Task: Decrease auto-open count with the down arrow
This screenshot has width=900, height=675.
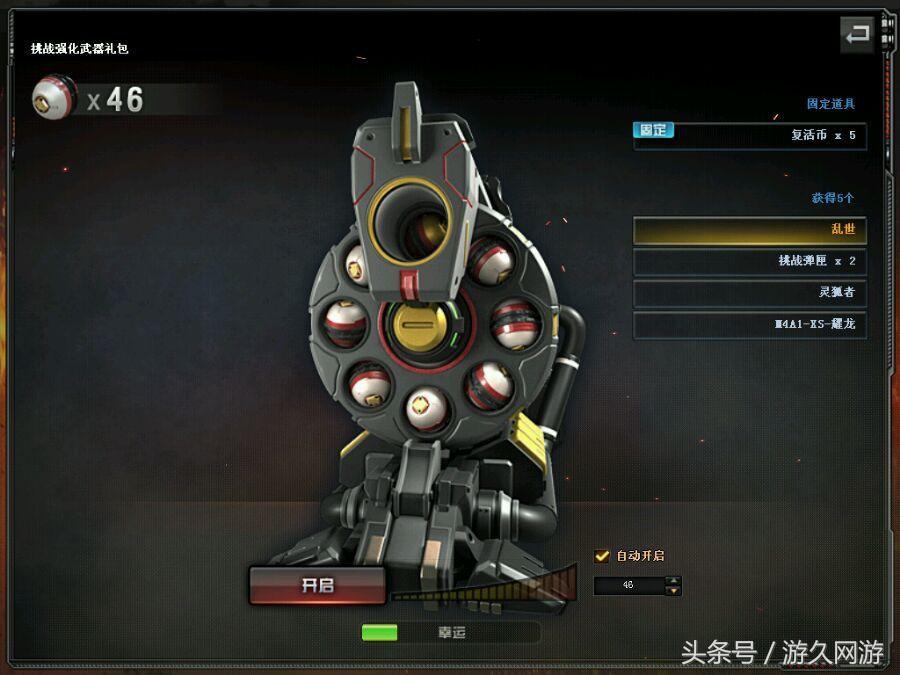Action: [674, 591]
